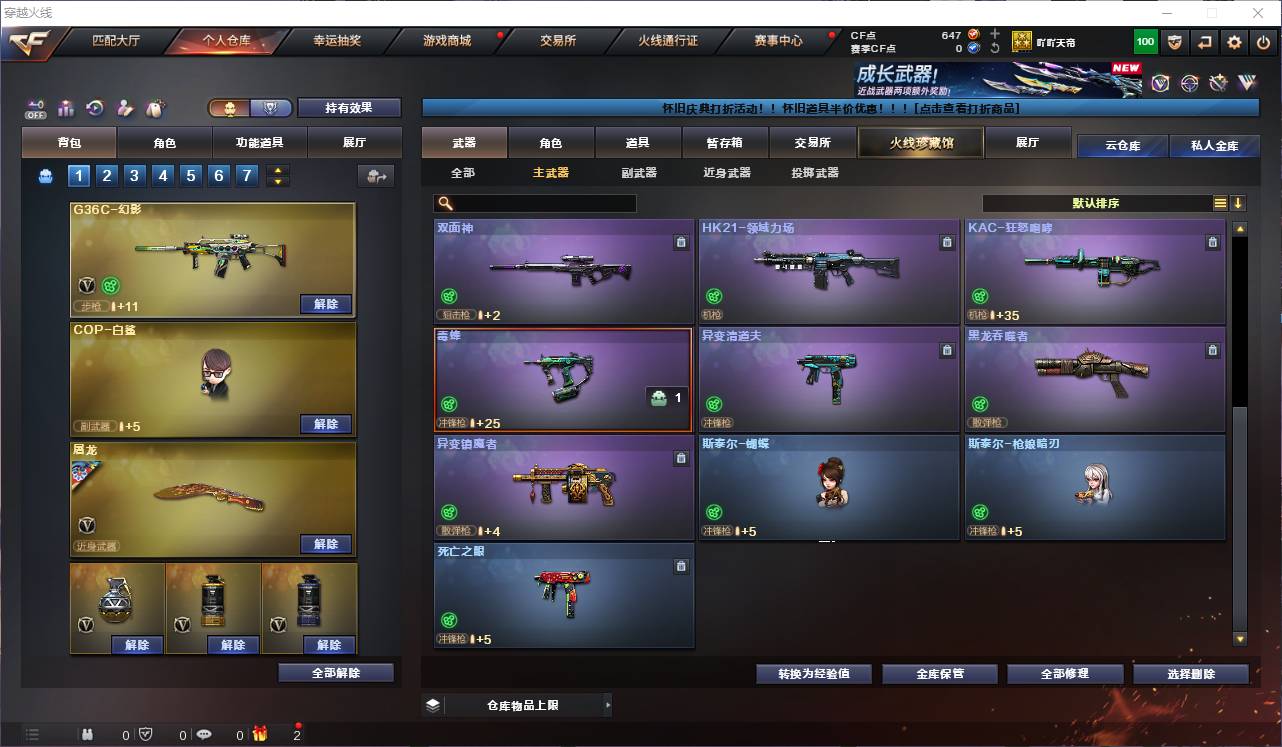Click the wrench repair icon below growth weapon banner
The width and height of the screenshot is (1282, 747).
point(1218,82)
